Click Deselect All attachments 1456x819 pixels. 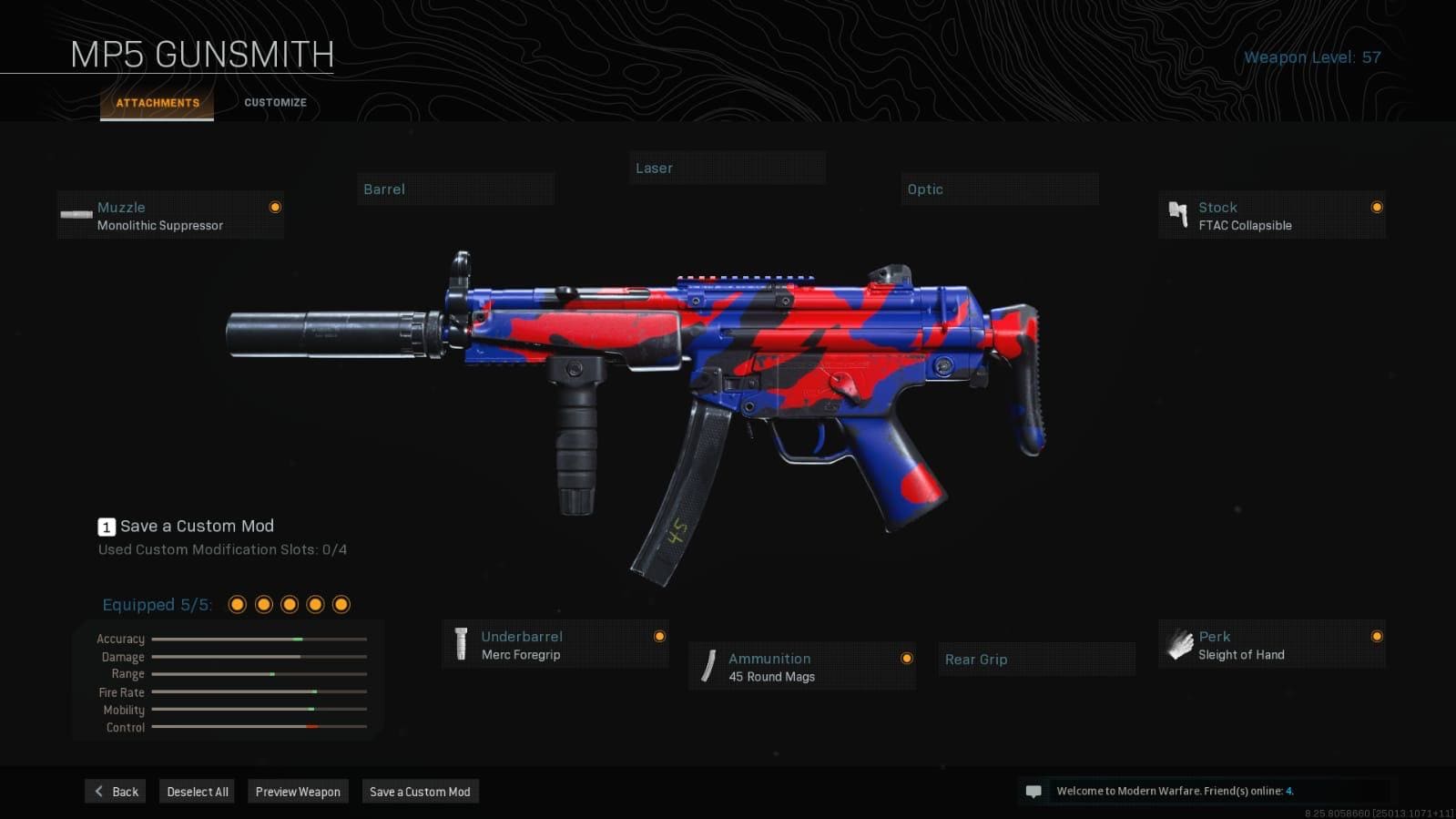click(x=198, y=792)
